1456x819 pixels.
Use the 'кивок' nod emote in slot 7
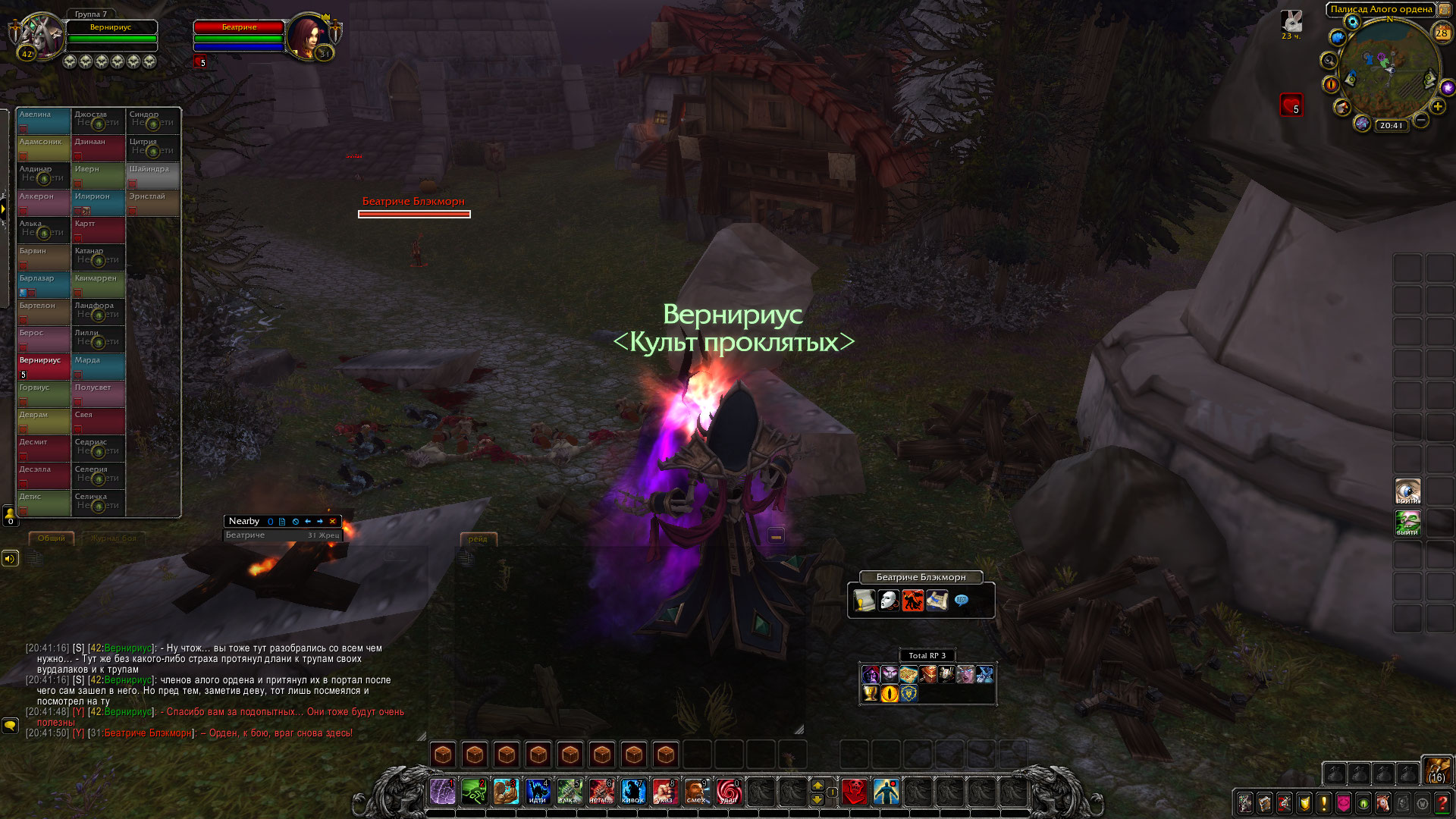[x=632, y=792]
